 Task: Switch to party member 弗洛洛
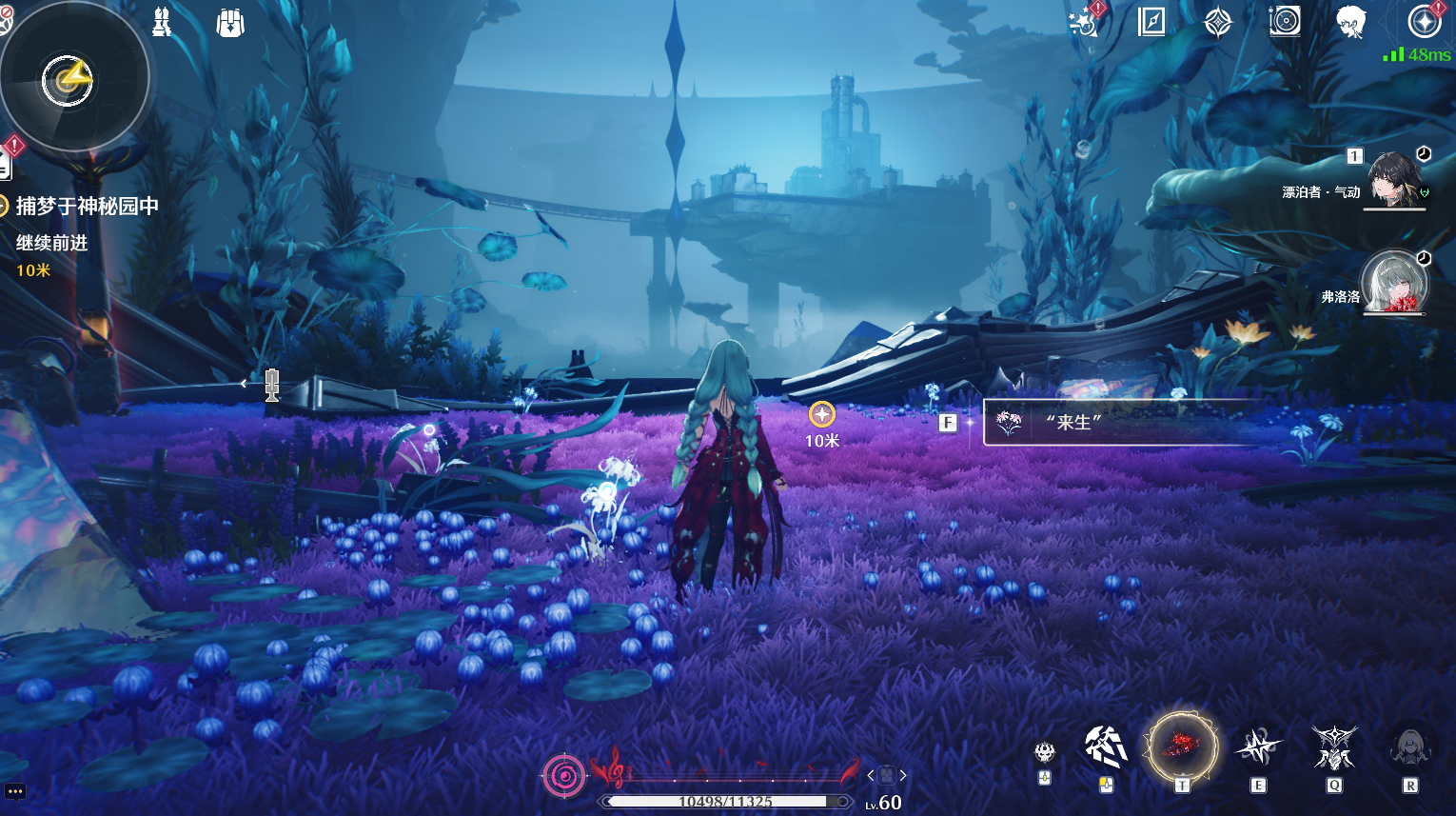click(x=1395, y=284)
